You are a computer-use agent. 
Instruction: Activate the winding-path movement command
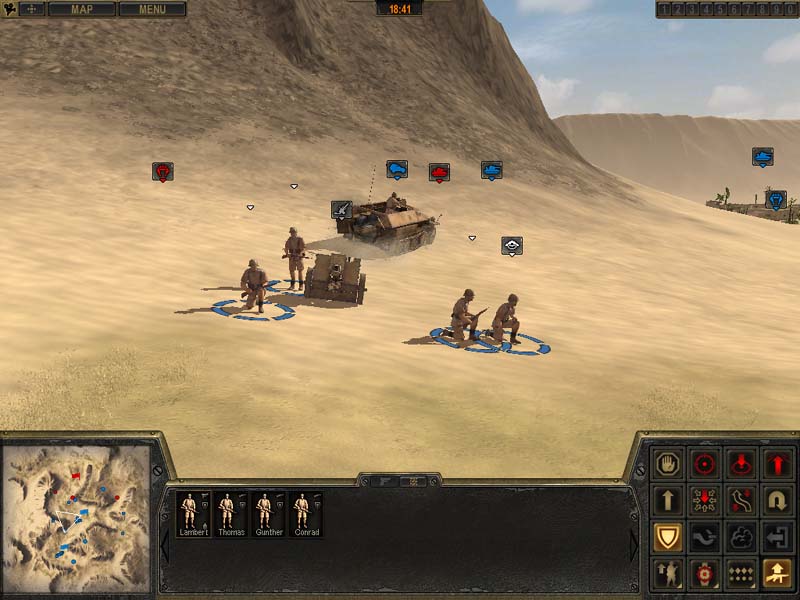pos(740,500)
